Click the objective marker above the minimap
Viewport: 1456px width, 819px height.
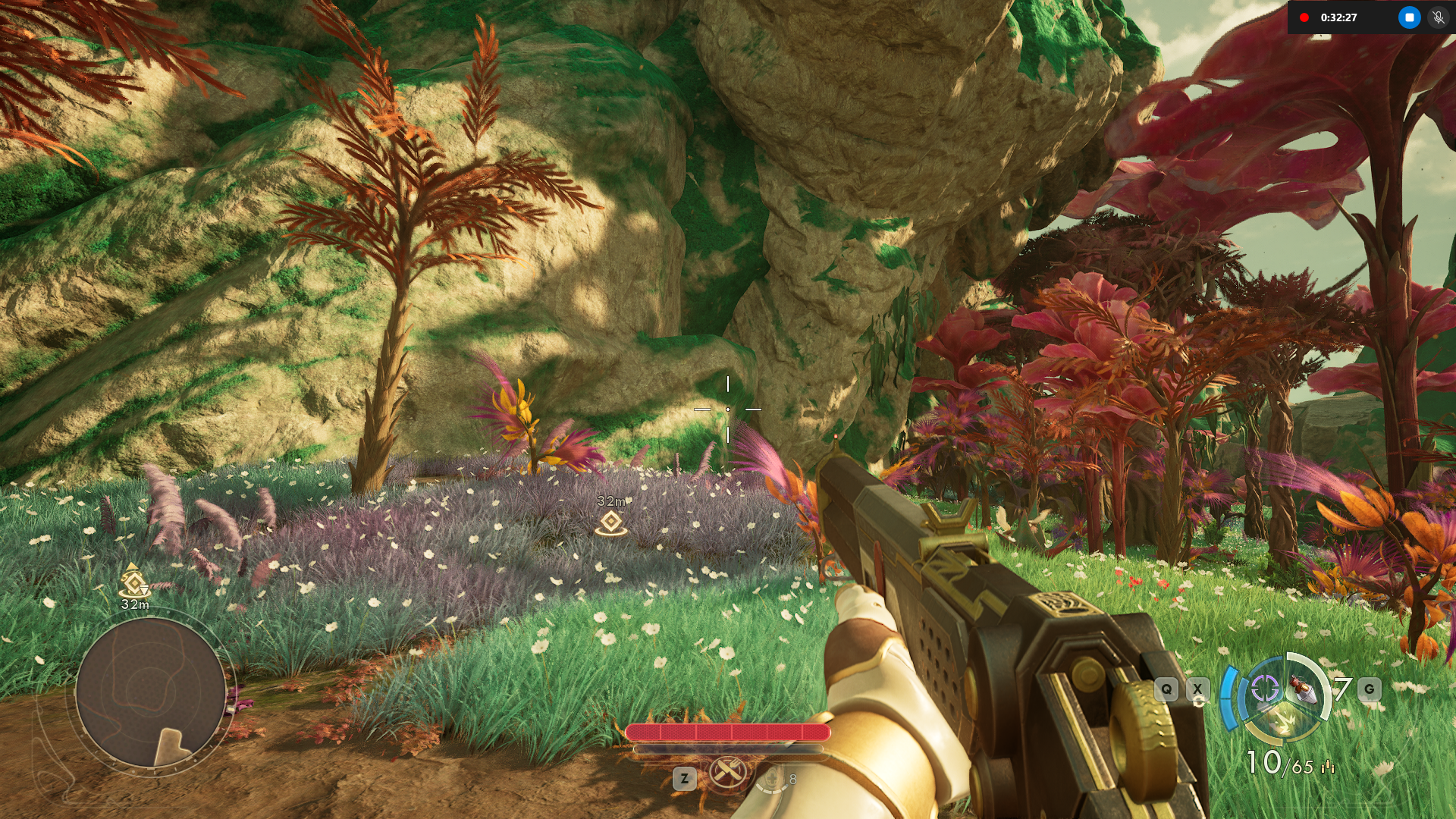[134, 582]
